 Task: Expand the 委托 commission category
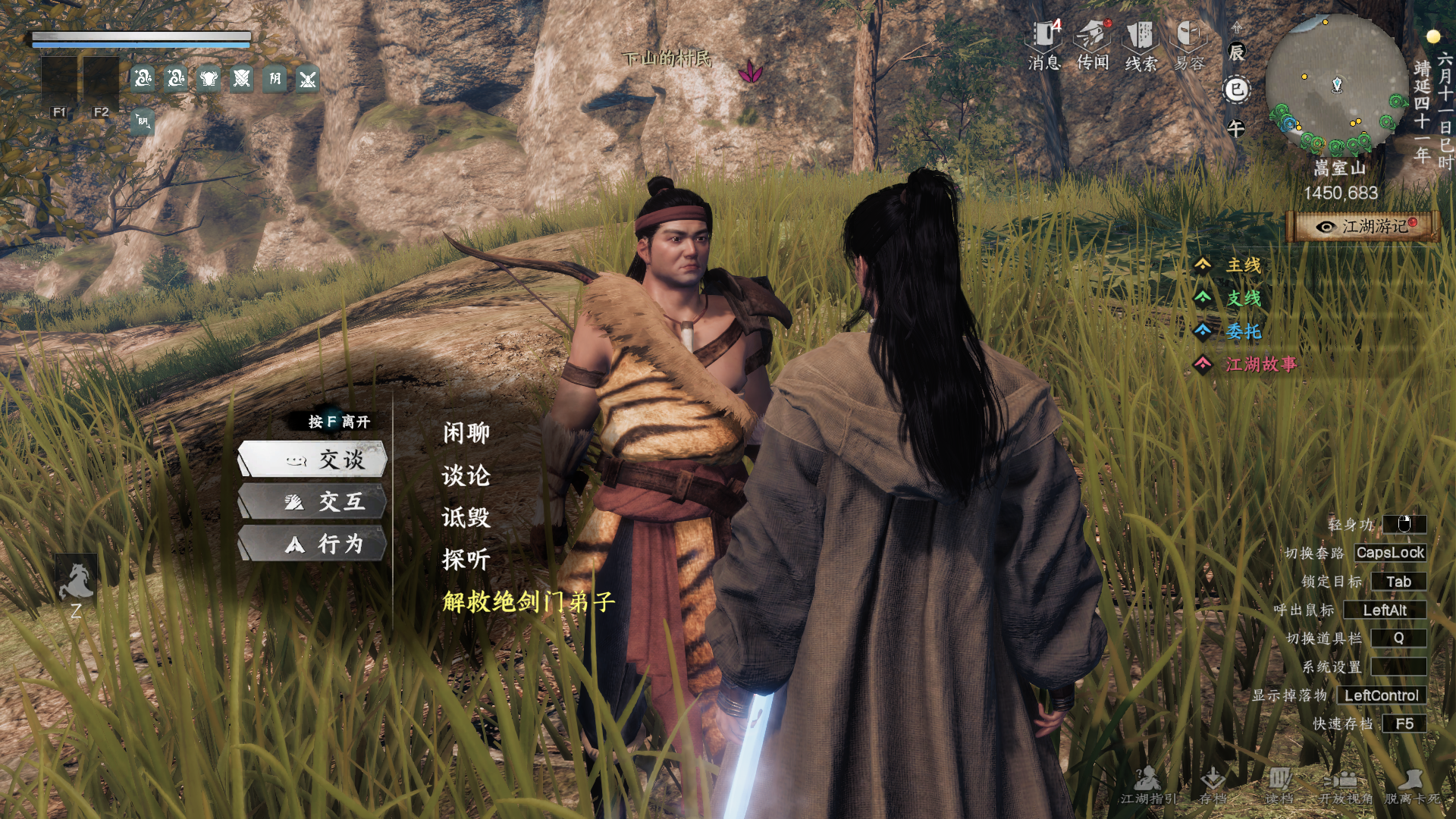point(1244,332)
